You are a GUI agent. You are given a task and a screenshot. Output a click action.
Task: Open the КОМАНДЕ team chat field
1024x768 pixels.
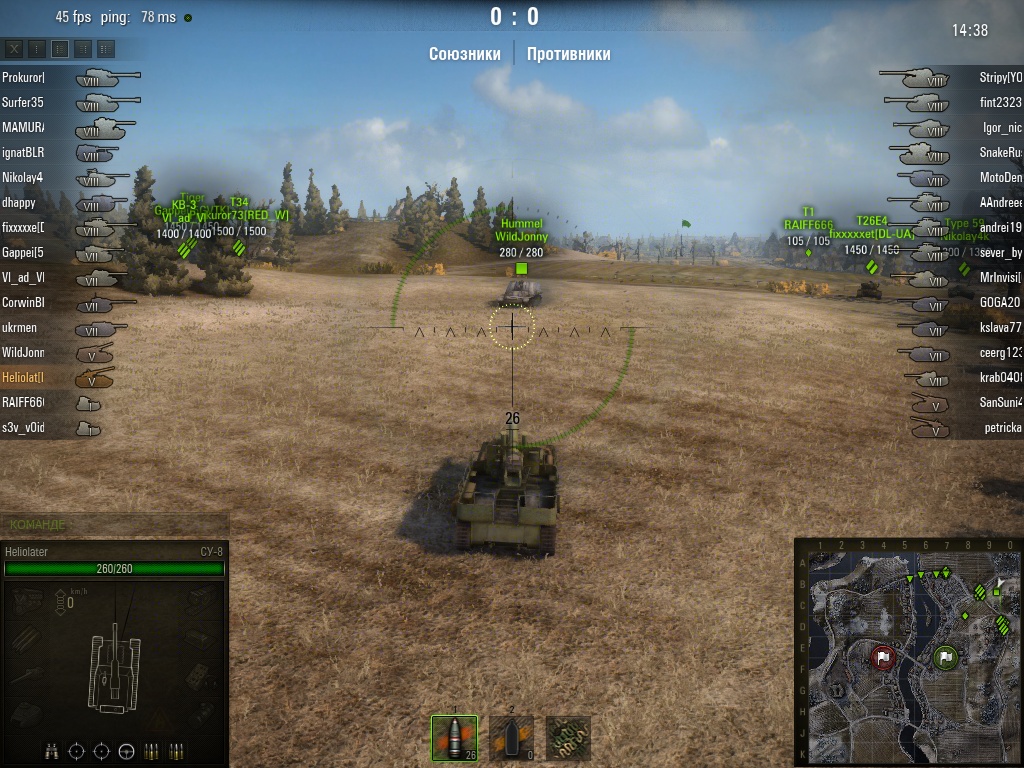pos(115,524)
